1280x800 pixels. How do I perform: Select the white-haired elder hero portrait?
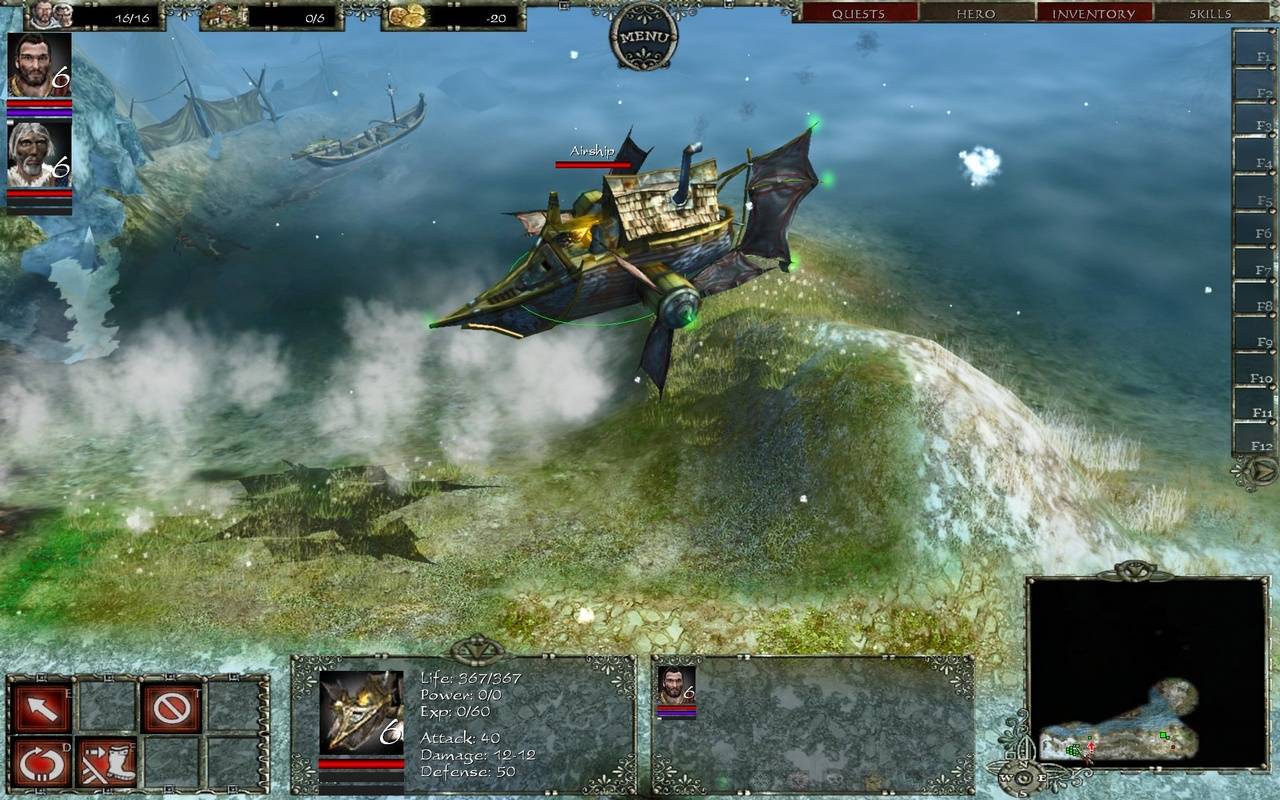point(40,153)
